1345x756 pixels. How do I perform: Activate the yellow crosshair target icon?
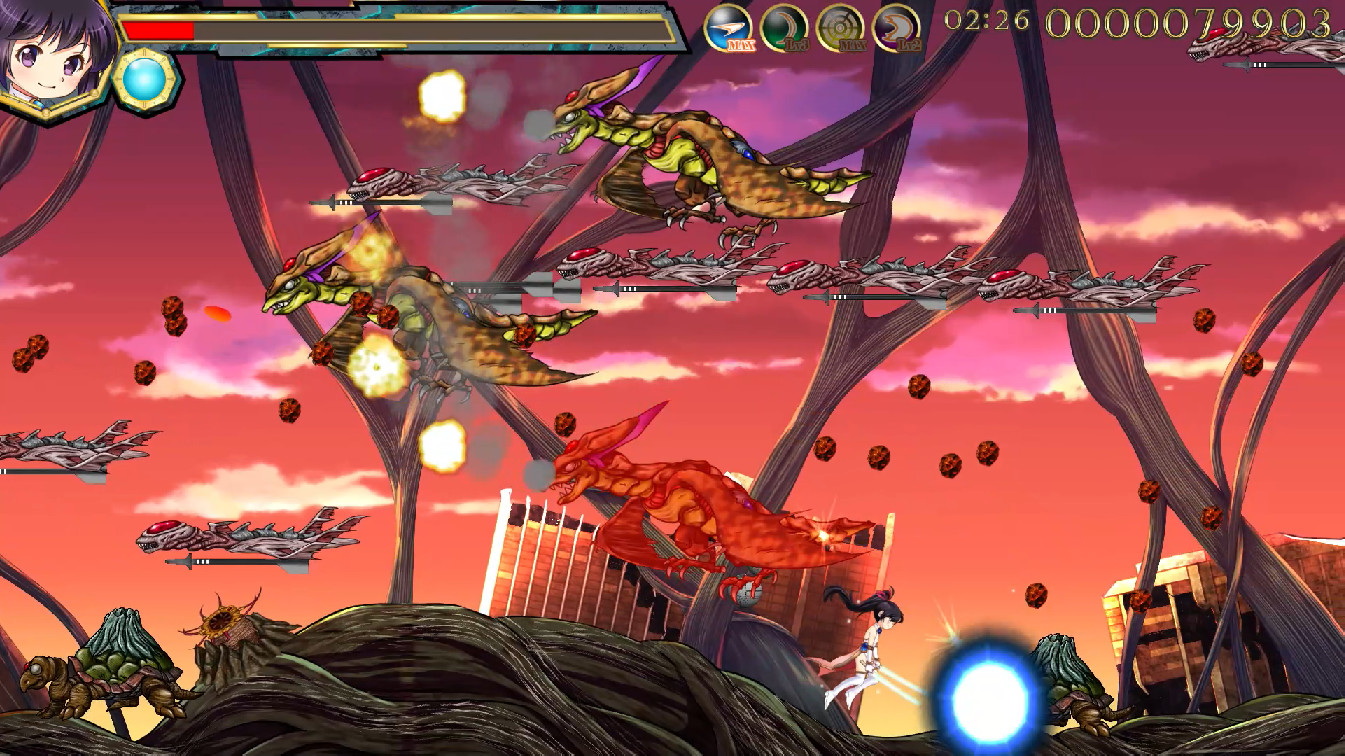[840, 27]
